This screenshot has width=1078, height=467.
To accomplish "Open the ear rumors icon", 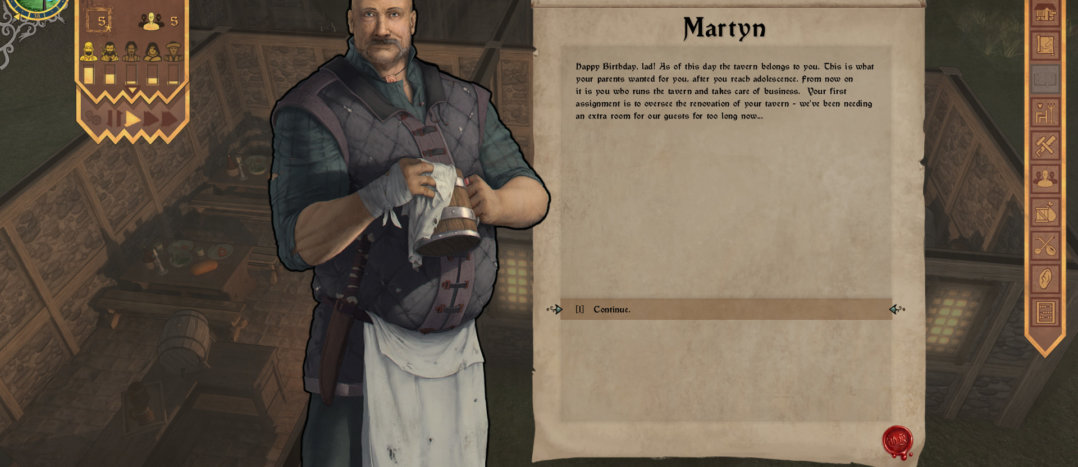I will point(1045,278).
